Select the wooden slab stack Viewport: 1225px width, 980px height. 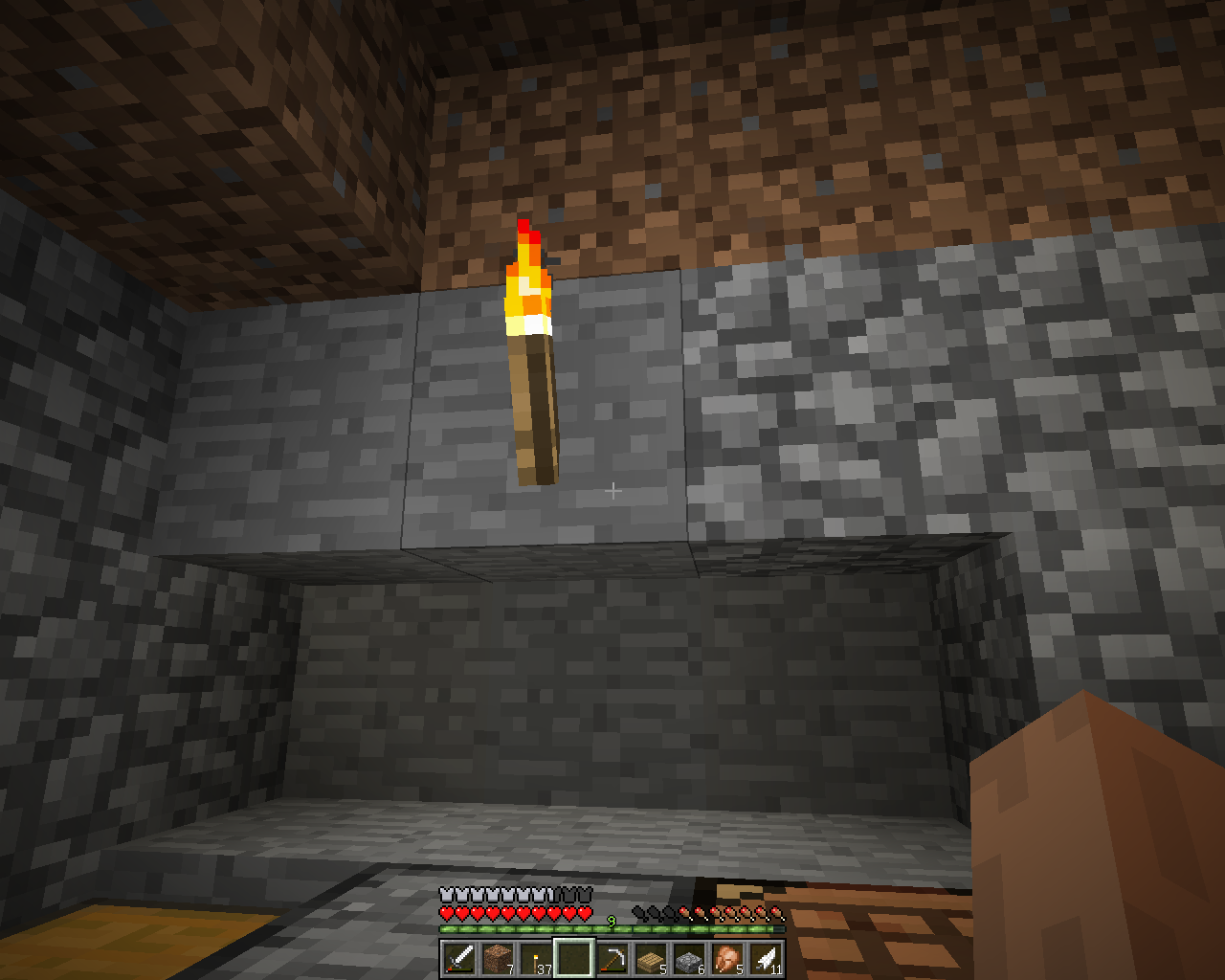coord(651,958)
